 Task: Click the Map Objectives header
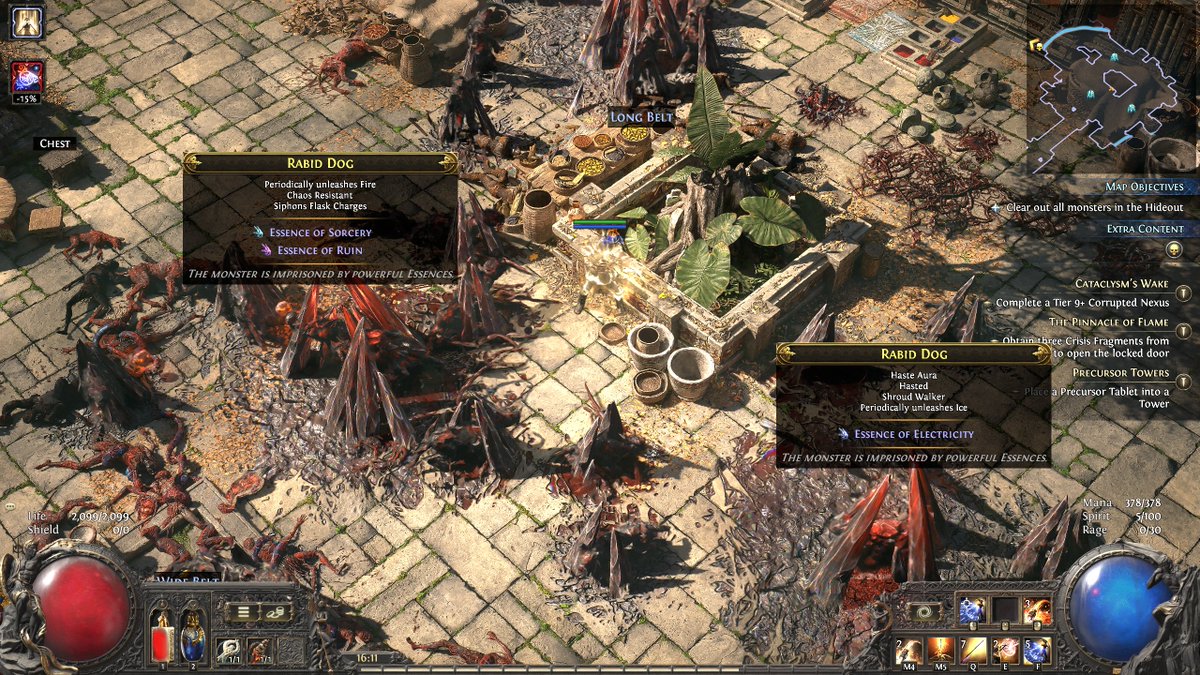tap(1144, 187)
